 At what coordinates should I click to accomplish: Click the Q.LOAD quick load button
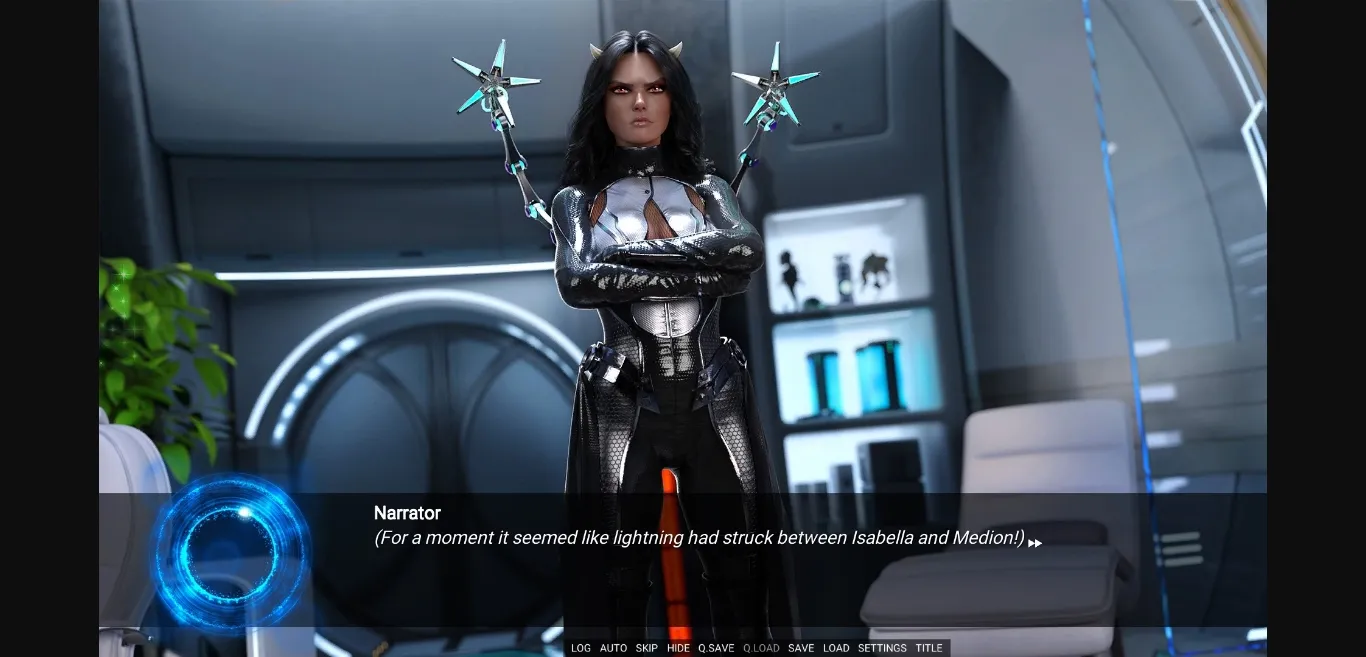click(x=761, y=648)
